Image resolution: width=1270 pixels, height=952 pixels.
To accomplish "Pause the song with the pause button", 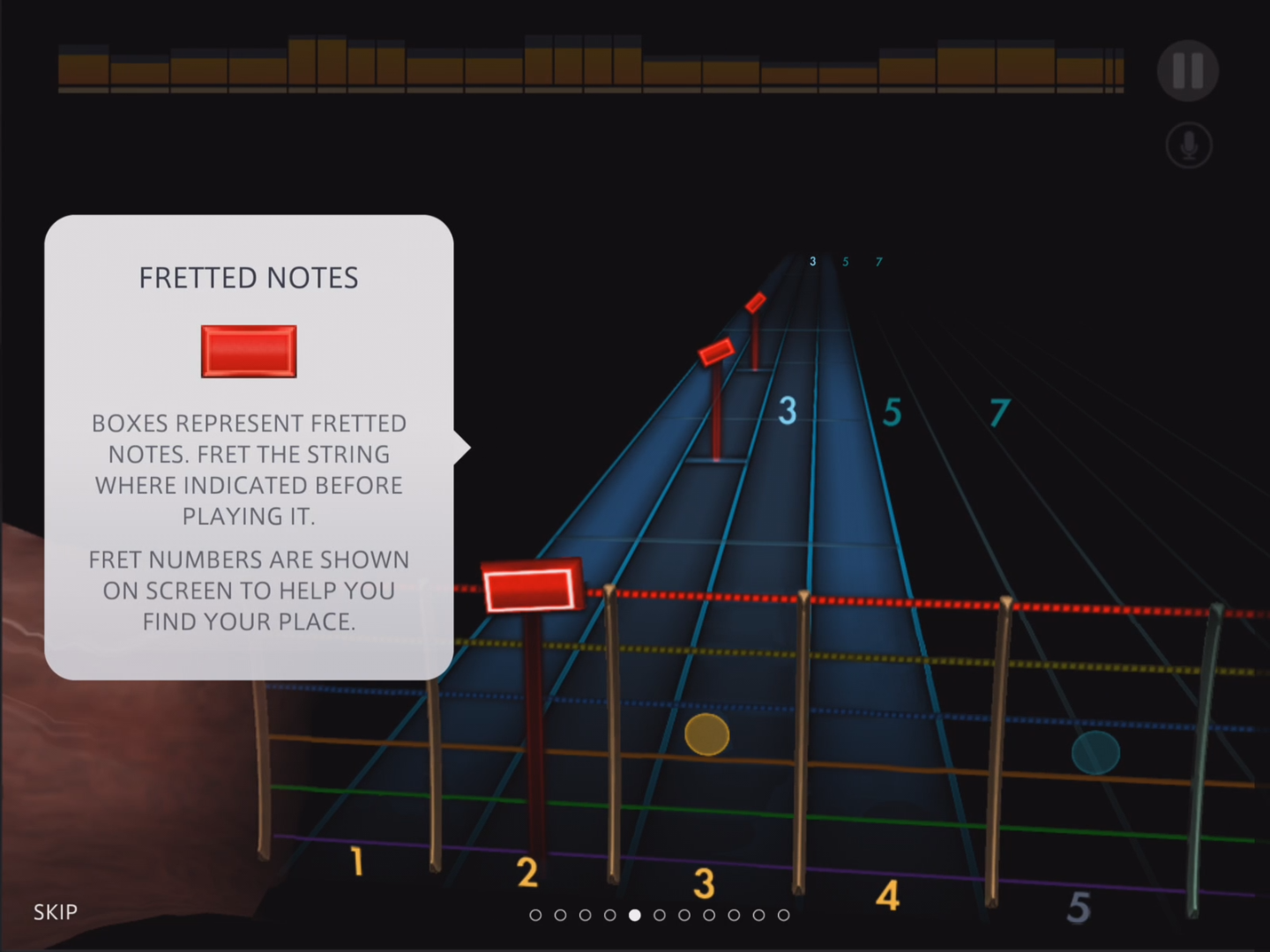I will point(1187,71).
